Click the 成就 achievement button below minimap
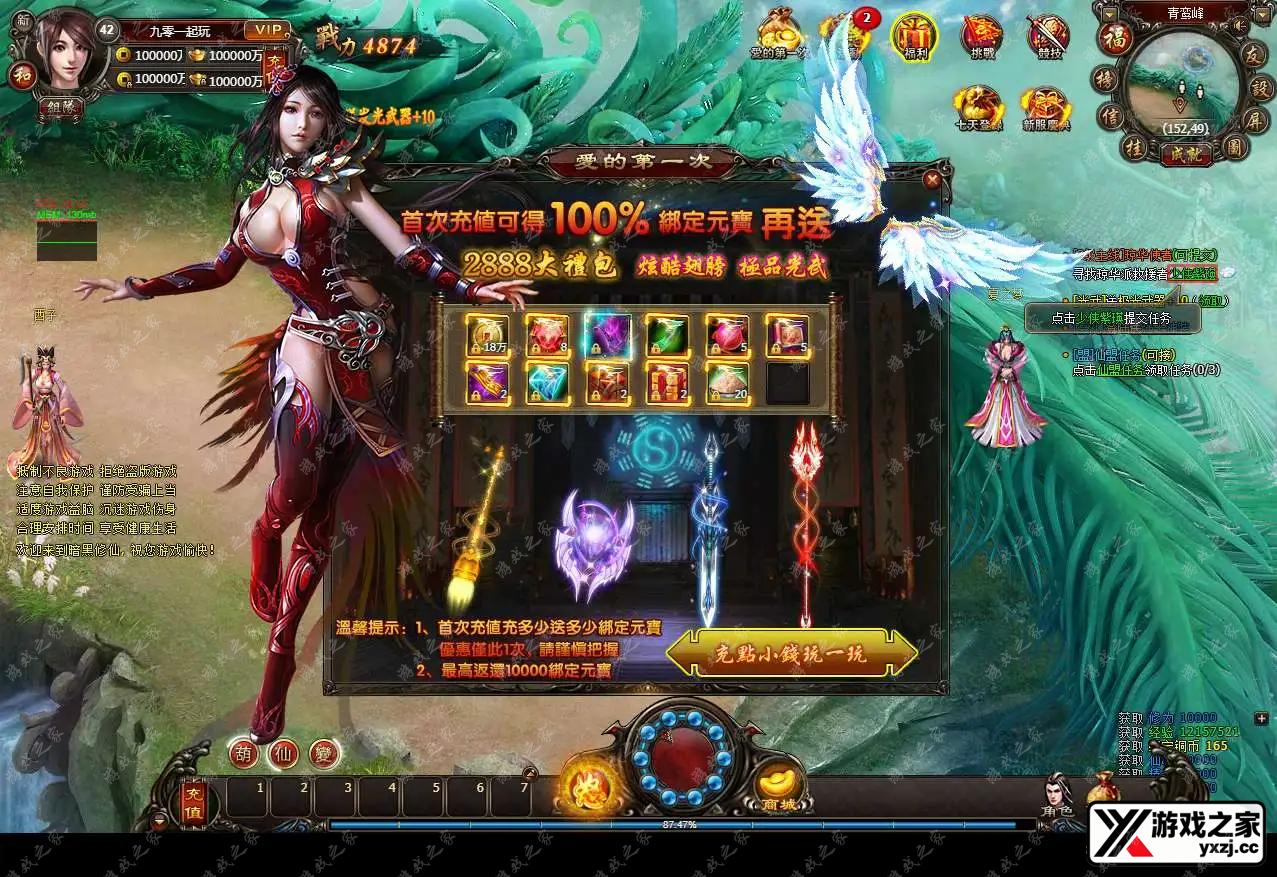 pyautogui.click(x=1186, y=154)
